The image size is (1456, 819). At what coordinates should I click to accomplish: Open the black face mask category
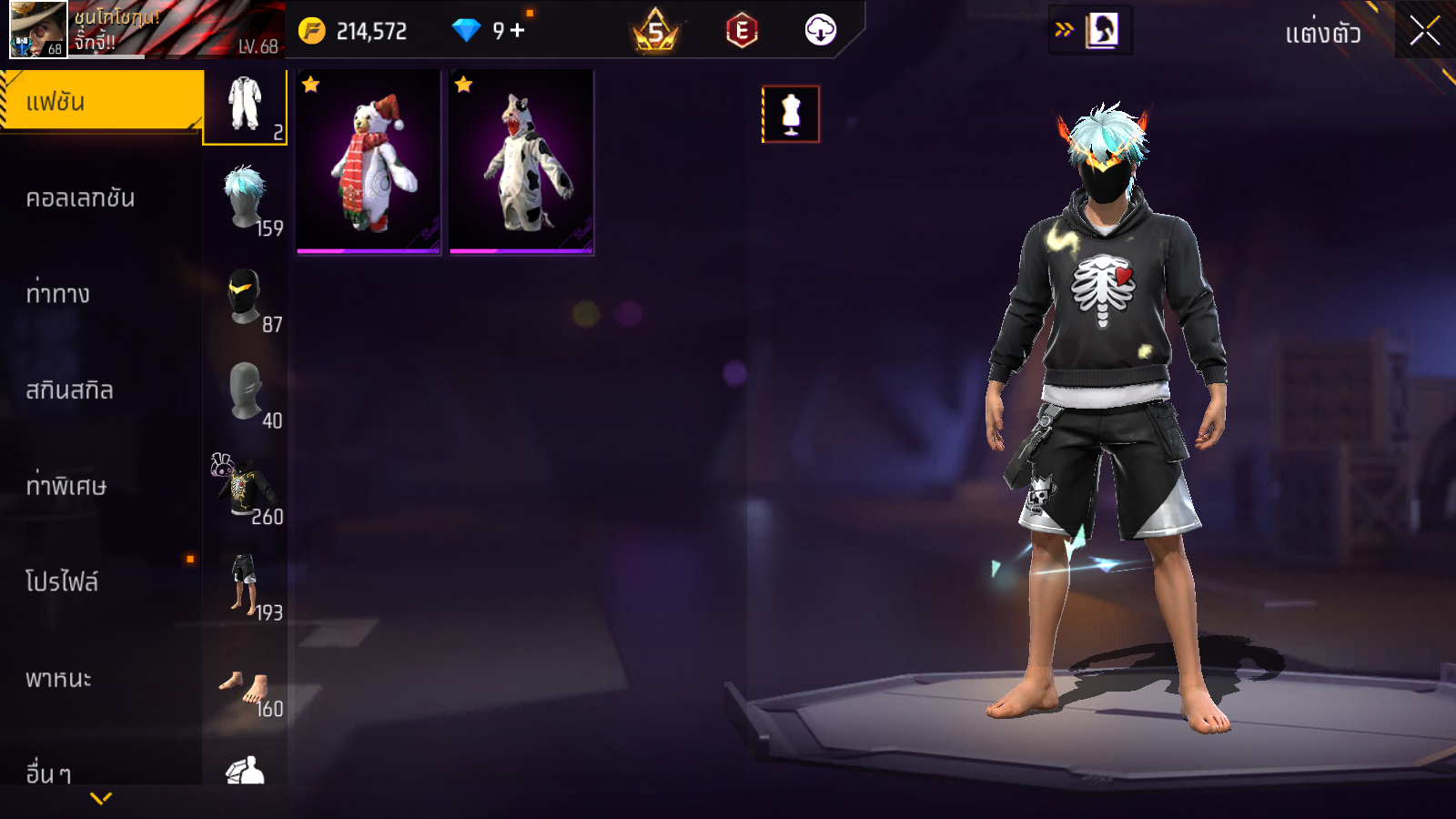point(246,298)
